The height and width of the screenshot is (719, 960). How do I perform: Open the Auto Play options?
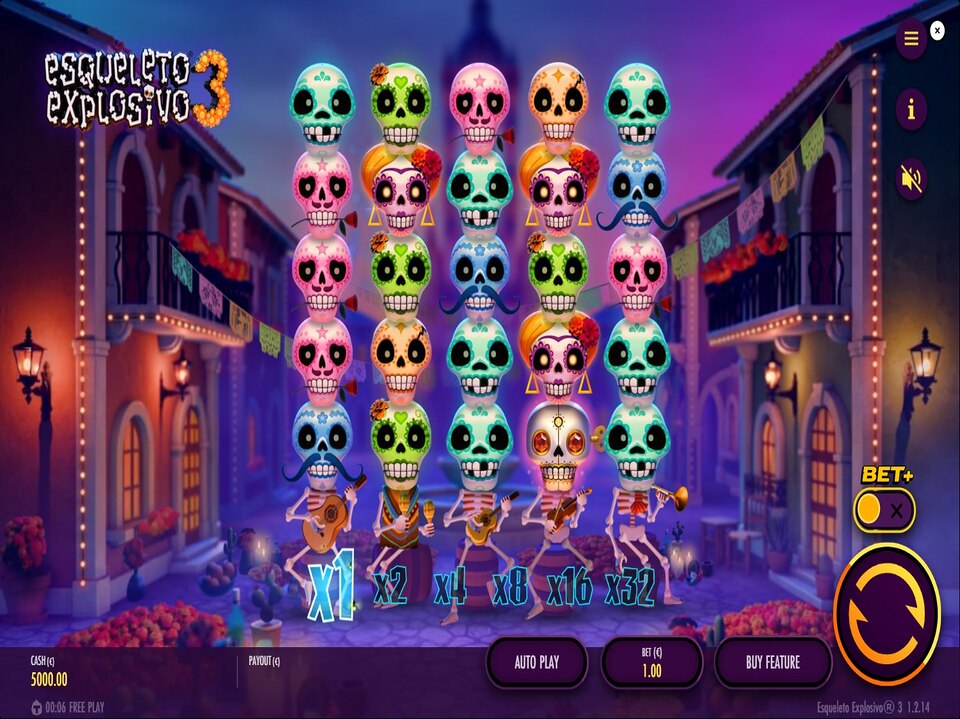point(536,661)
